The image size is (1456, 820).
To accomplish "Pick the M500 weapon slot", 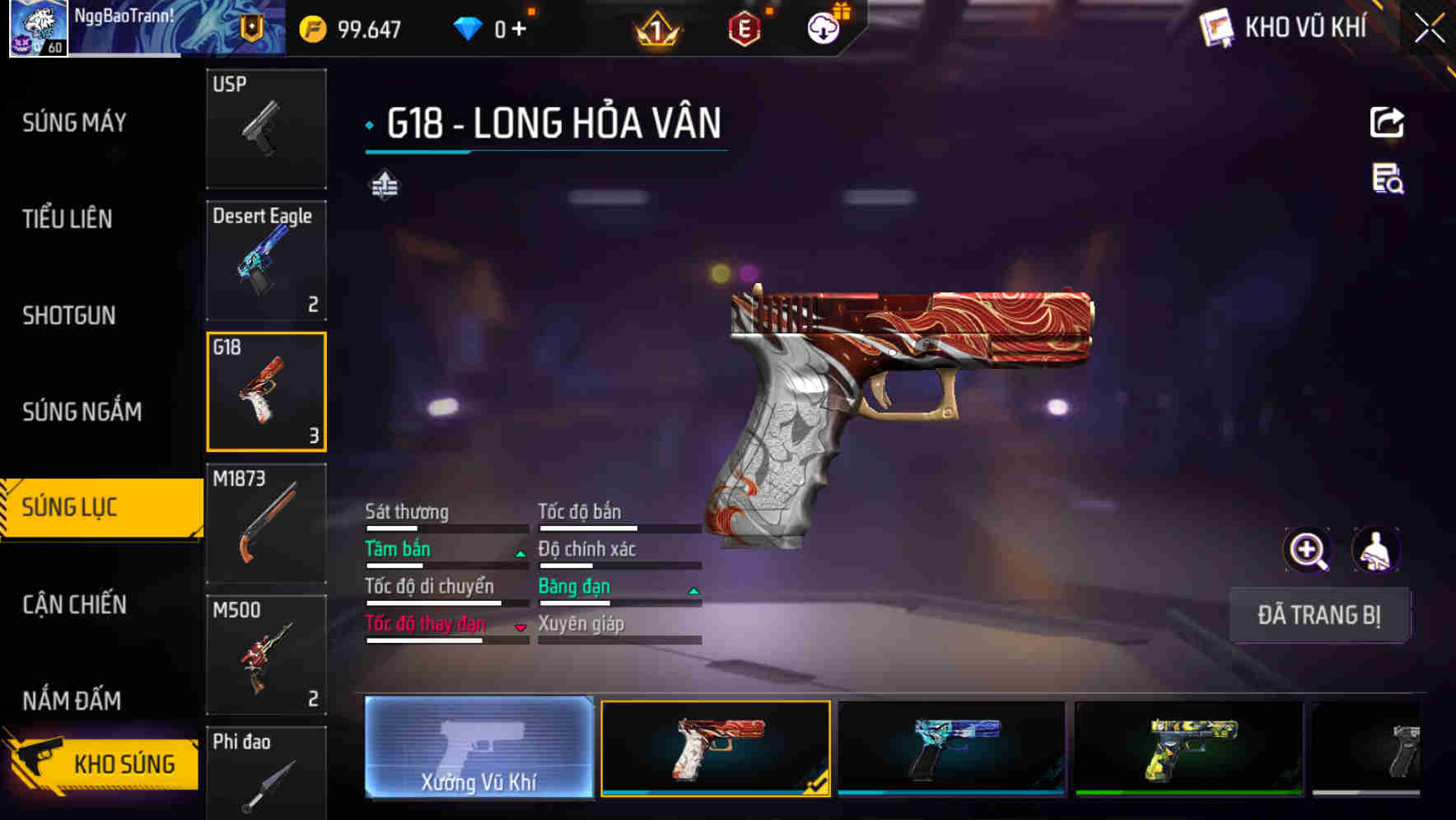I will point(266,655).
